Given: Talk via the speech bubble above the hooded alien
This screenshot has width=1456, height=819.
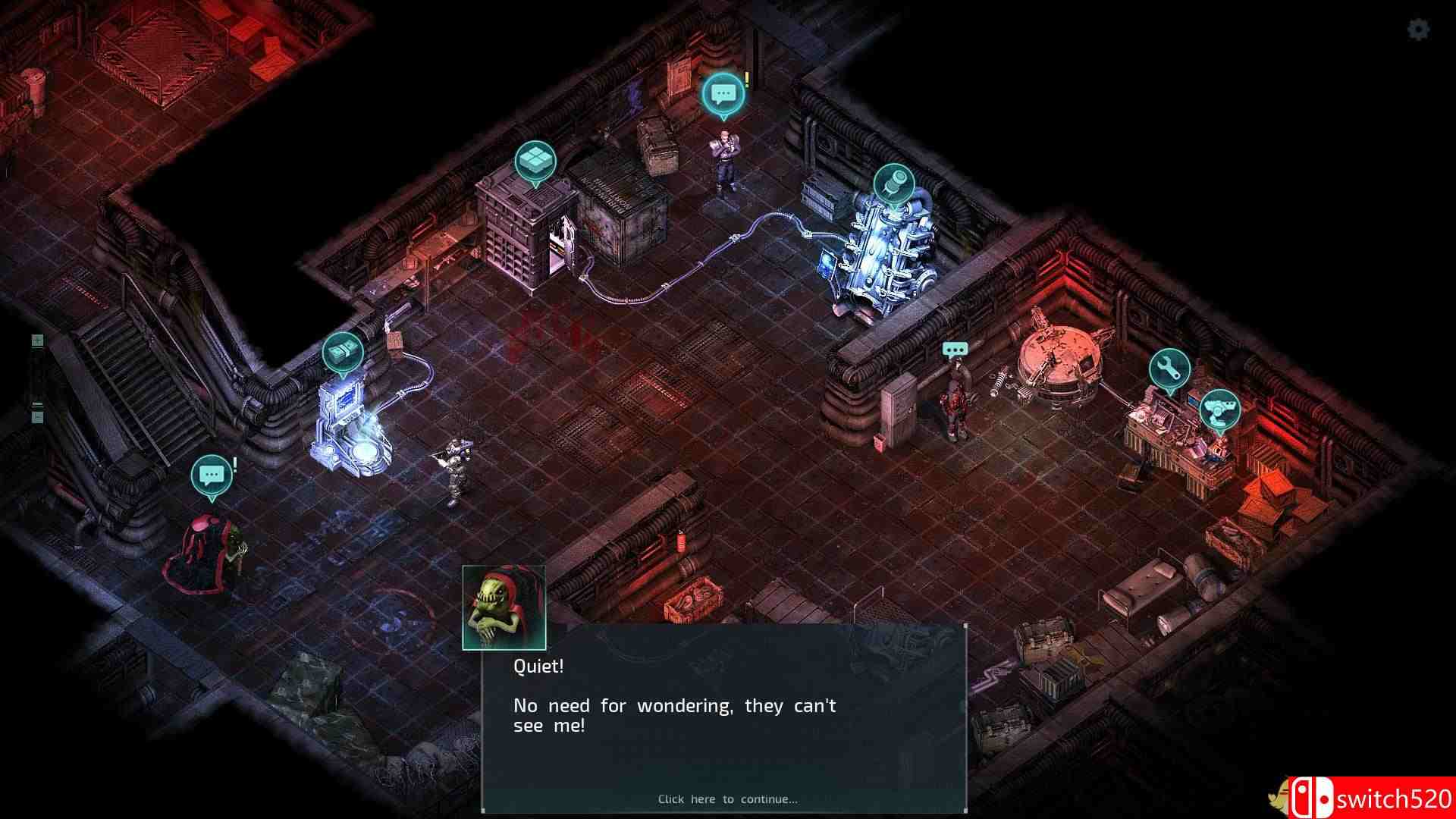Looking at the screenshot, I should pos(211,475).
